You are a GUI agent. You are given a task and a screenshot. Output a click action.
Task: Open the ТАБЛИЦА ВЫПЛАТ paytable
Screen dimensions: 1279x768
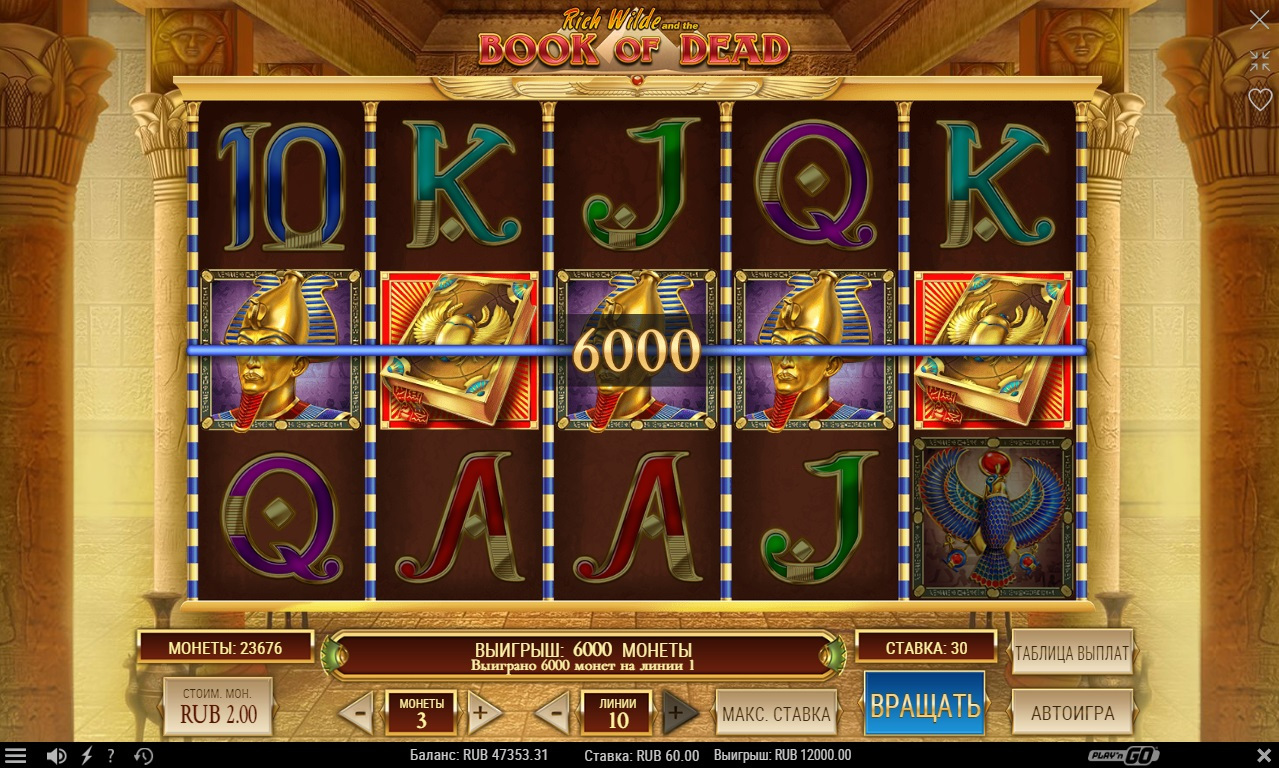[1072, 654]
